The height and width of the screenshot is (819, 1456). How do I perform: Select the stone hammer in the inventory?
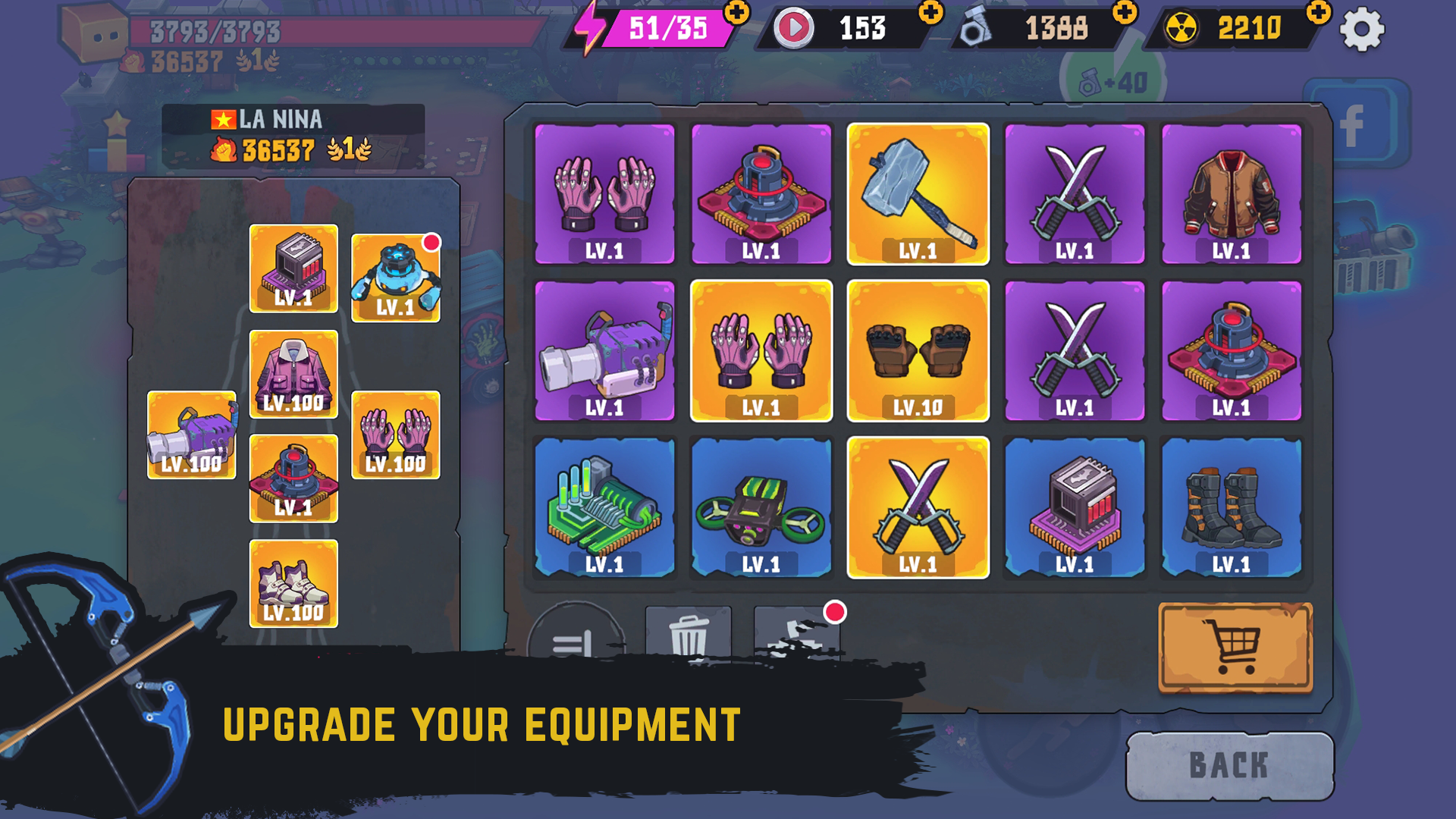(918, 194)
